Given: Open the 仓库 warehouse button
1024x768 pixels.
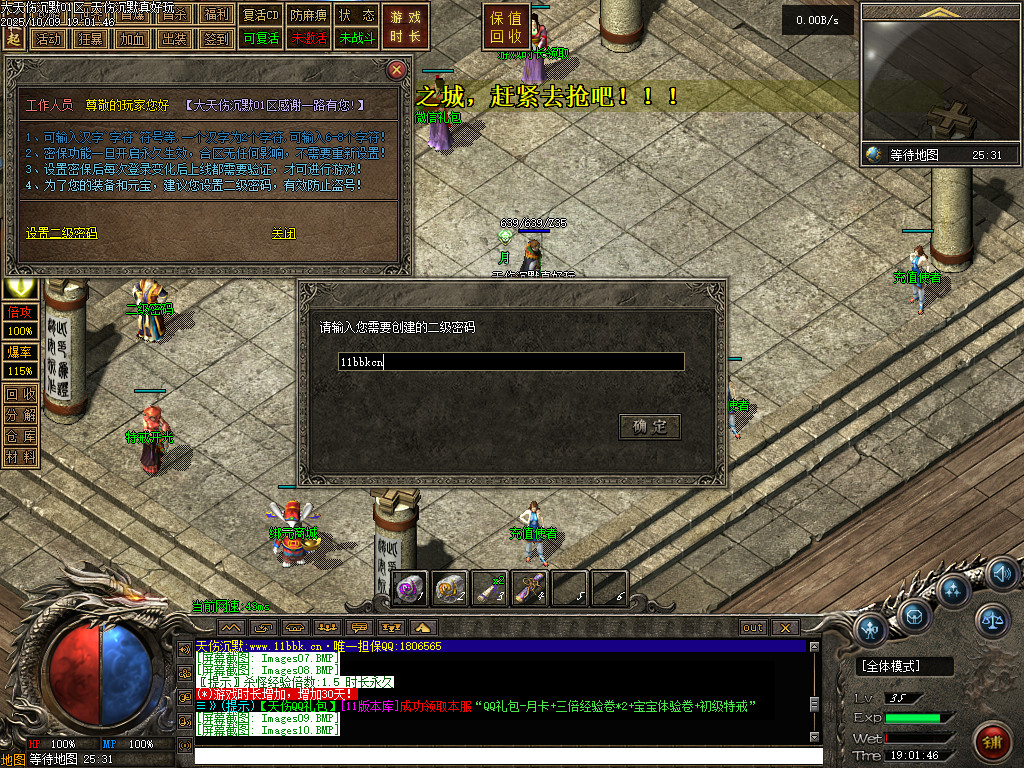Looking at the screenshot, I should 20,436.
